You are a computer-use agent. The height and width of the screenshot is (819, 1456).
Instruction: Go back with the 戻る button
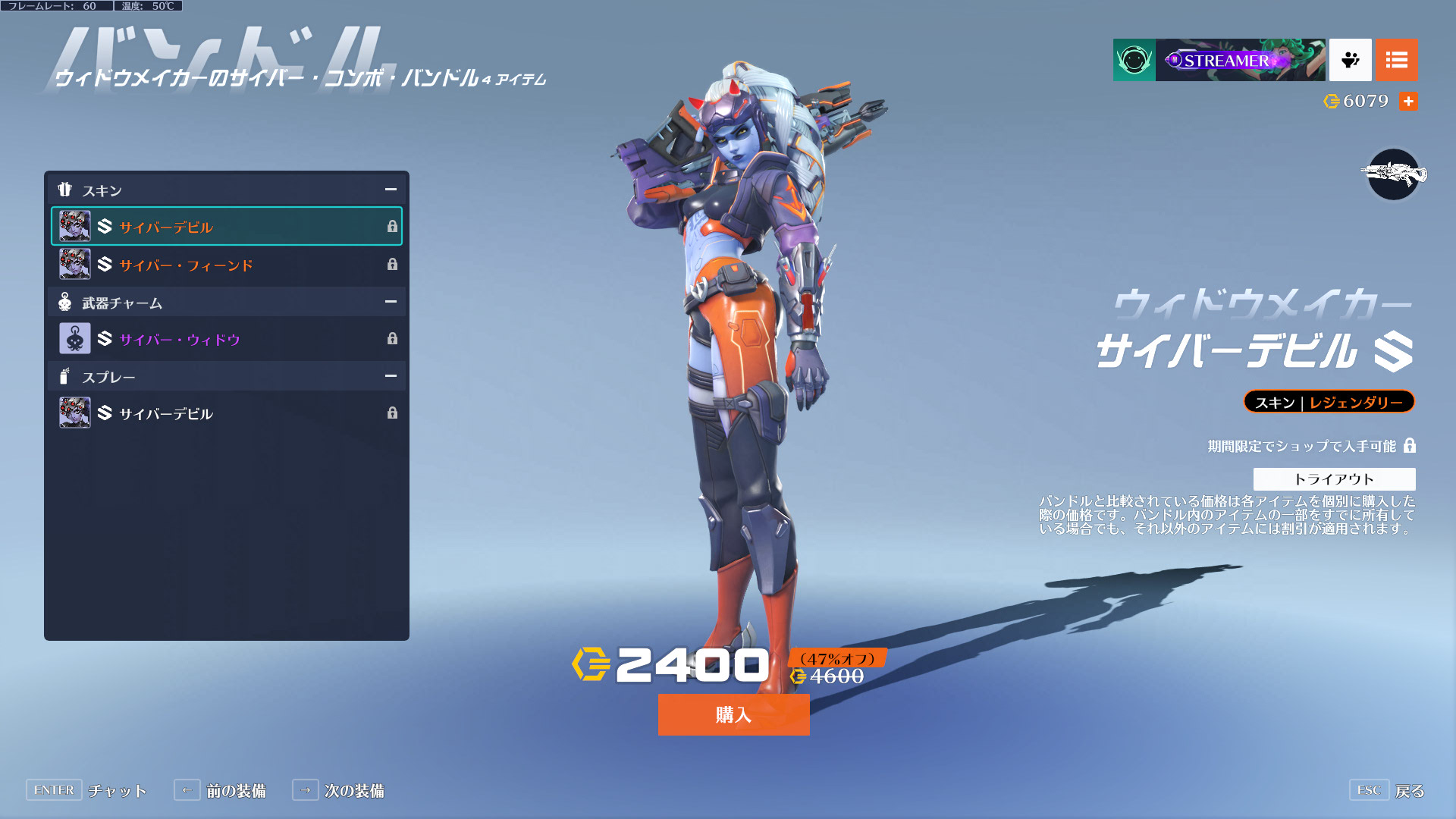[1409, 791]
